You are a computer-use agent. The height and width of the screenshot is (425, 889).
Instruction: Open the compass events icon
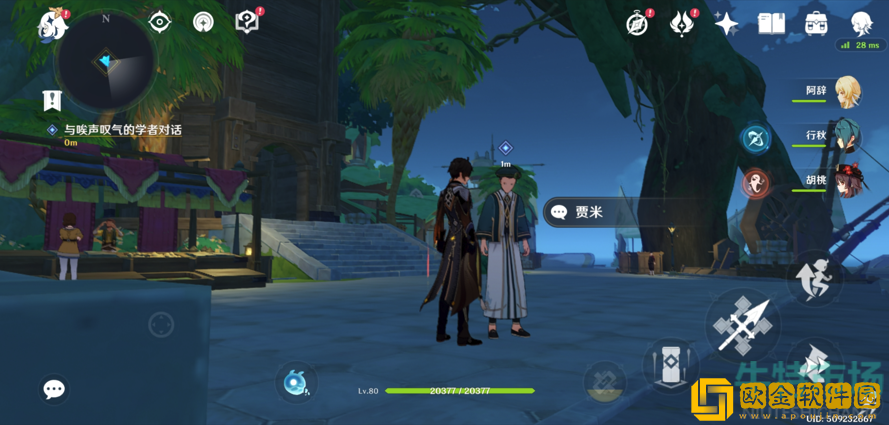[x=637, y=23]
